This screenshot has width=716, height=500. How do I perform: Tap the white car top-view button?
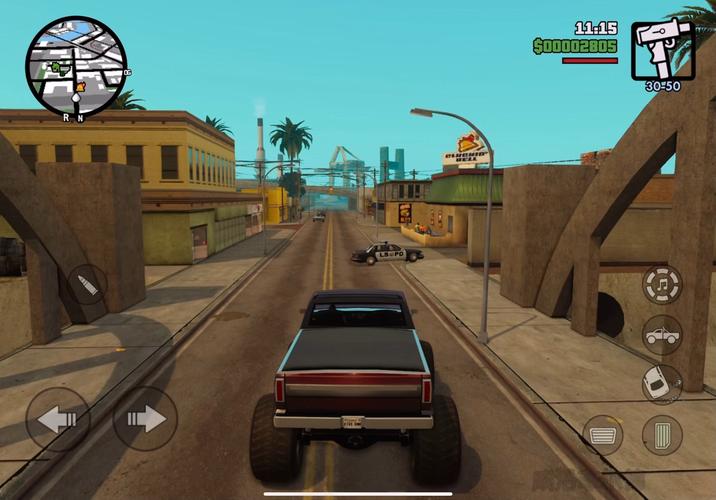tap(661, 384)
